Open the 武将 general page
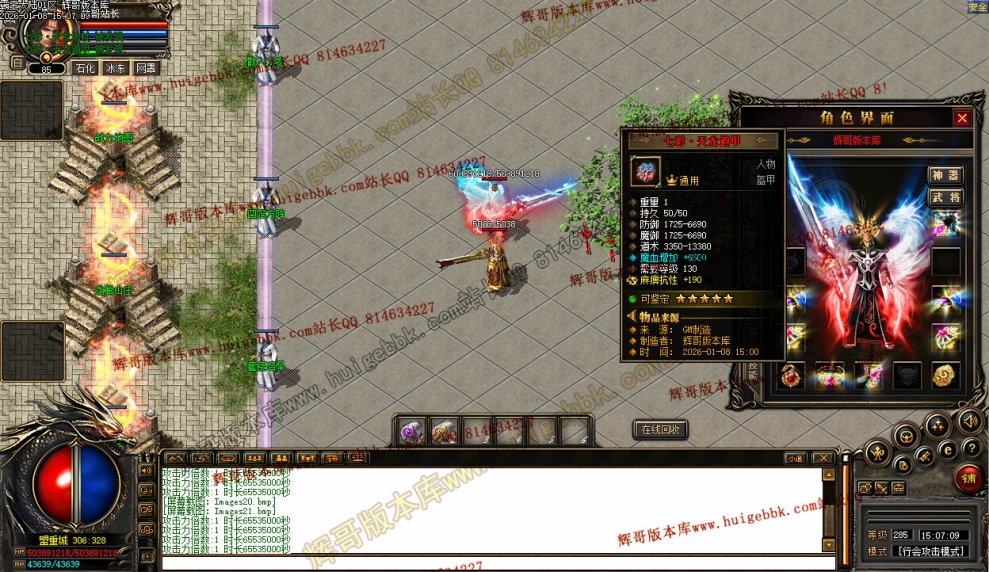The width and height of the screenshot is (989, 572). click(945, 198)
